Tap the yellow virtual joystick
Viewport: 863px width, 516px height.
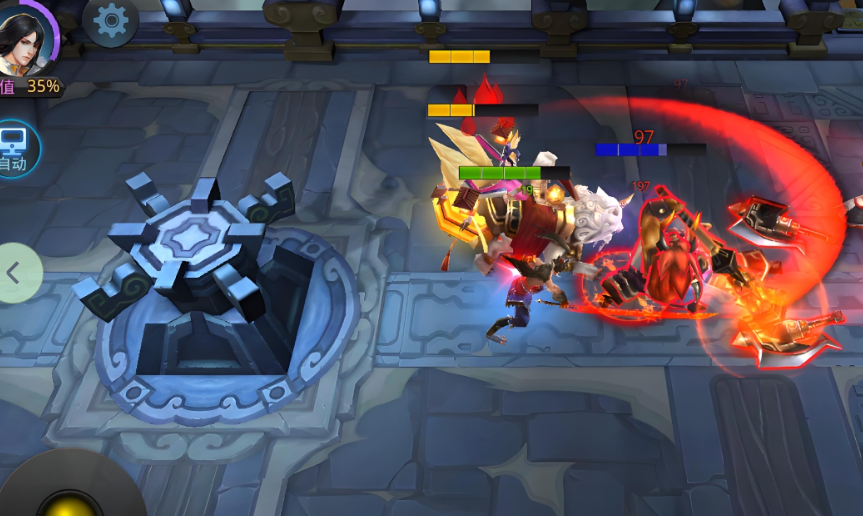coord(72,503)
